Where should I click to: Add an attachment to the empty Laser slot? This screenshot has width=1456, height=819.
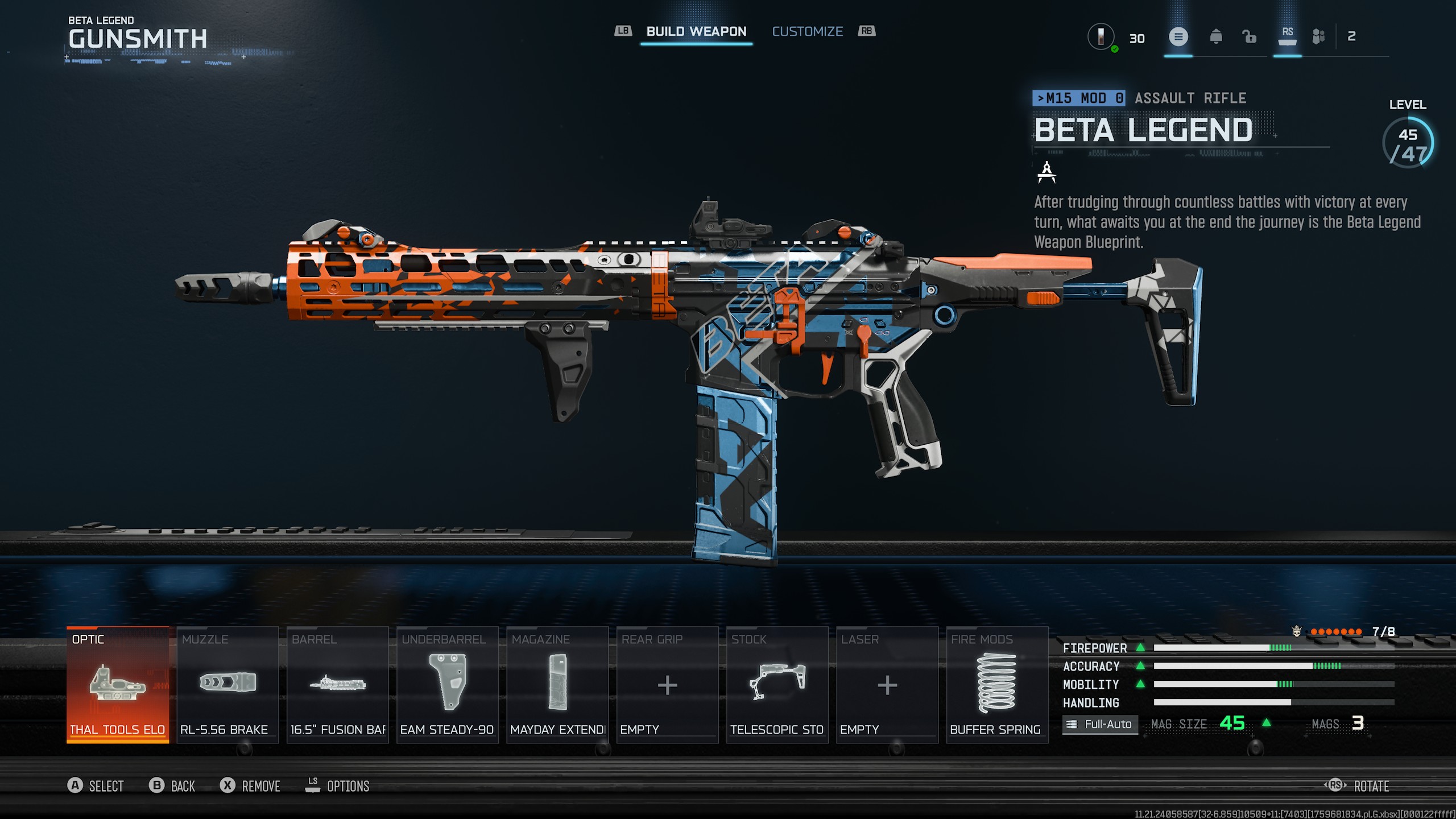tap(887, 685)
